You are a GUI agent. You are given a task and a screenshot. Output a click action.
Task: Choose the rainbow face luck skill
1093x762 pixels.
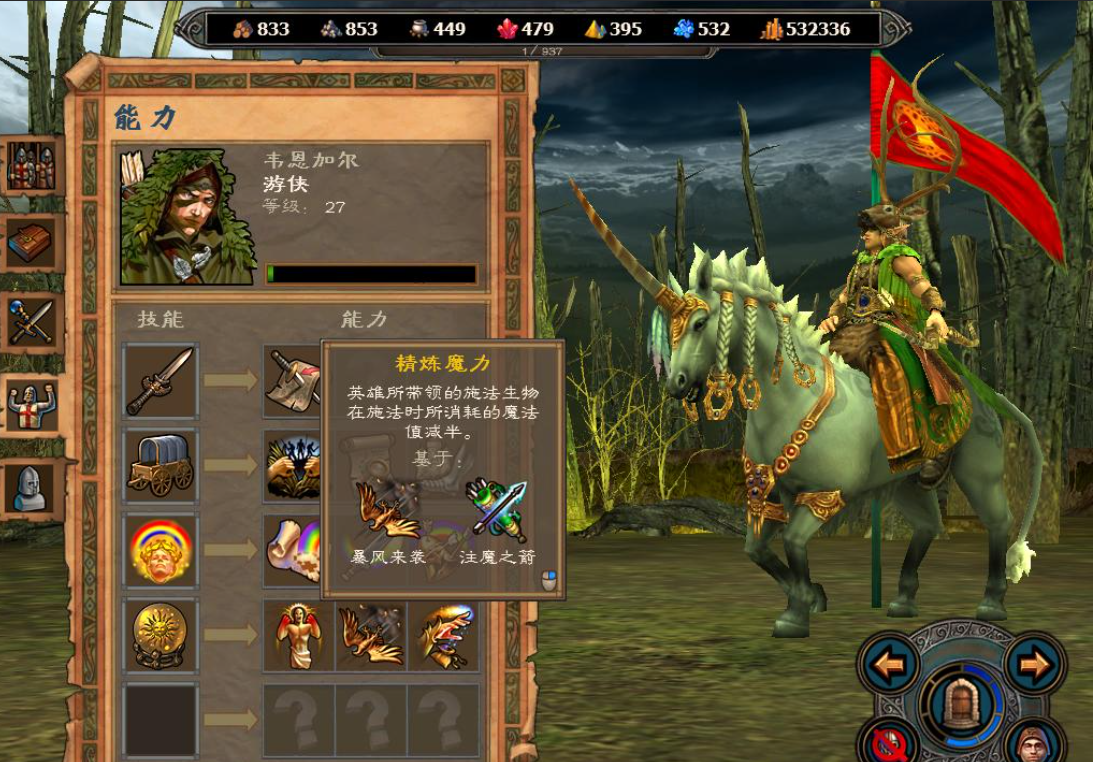pyautogui.click(x=161, y=551)
